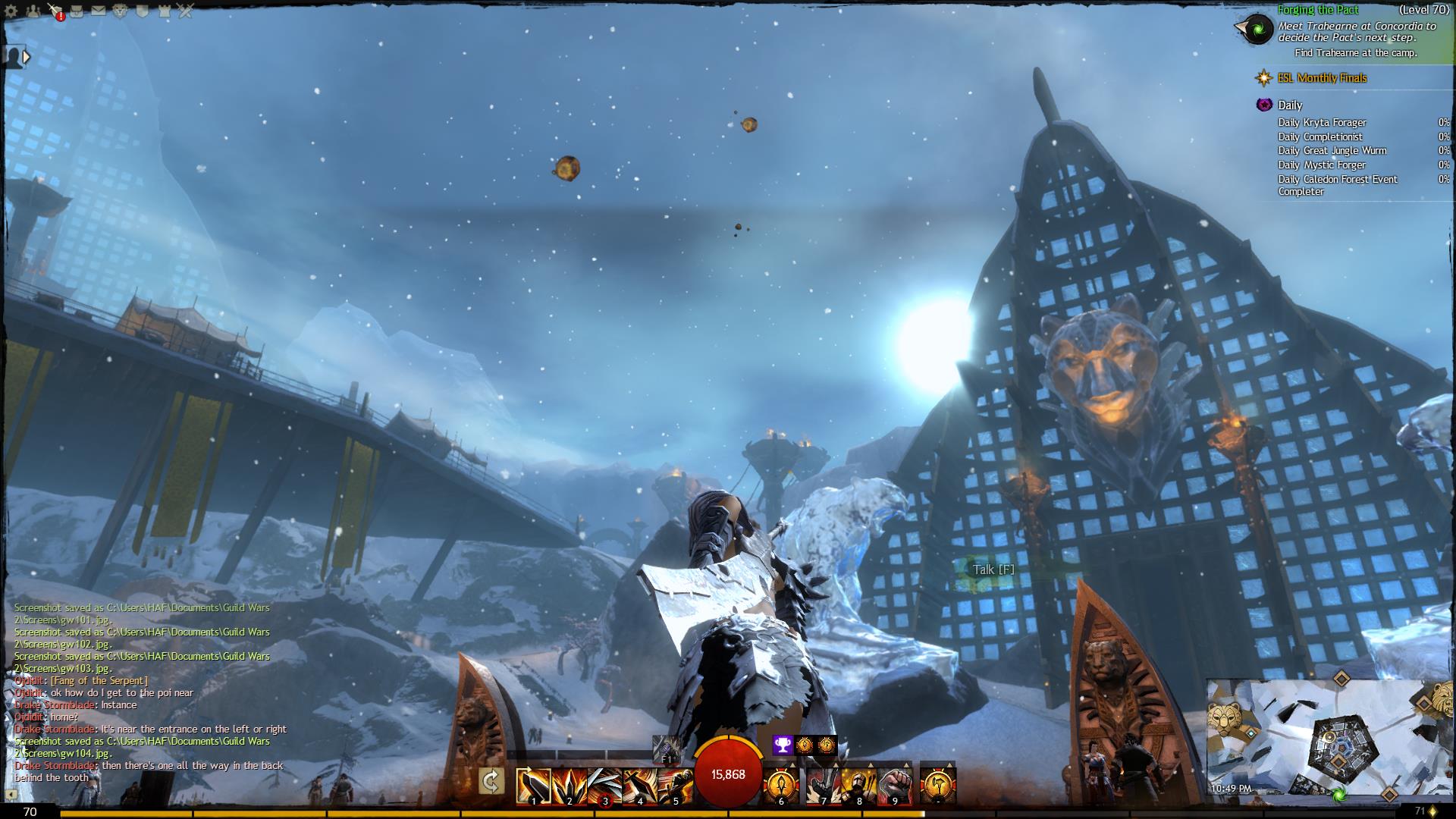Expand the party portrait arrow

click(x=27, y=56)
